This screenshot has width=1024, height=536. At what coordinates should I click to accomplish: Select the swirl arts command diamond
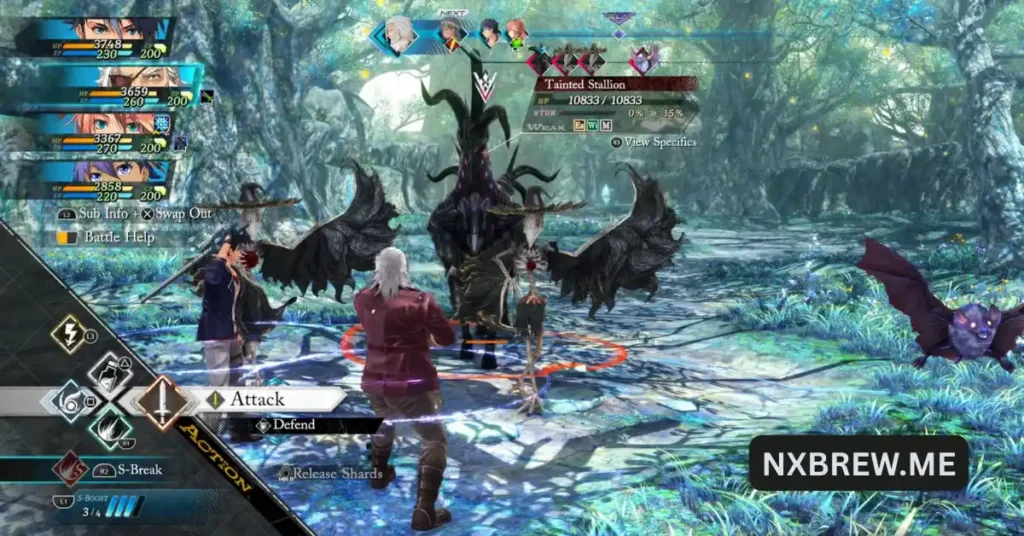69,401
